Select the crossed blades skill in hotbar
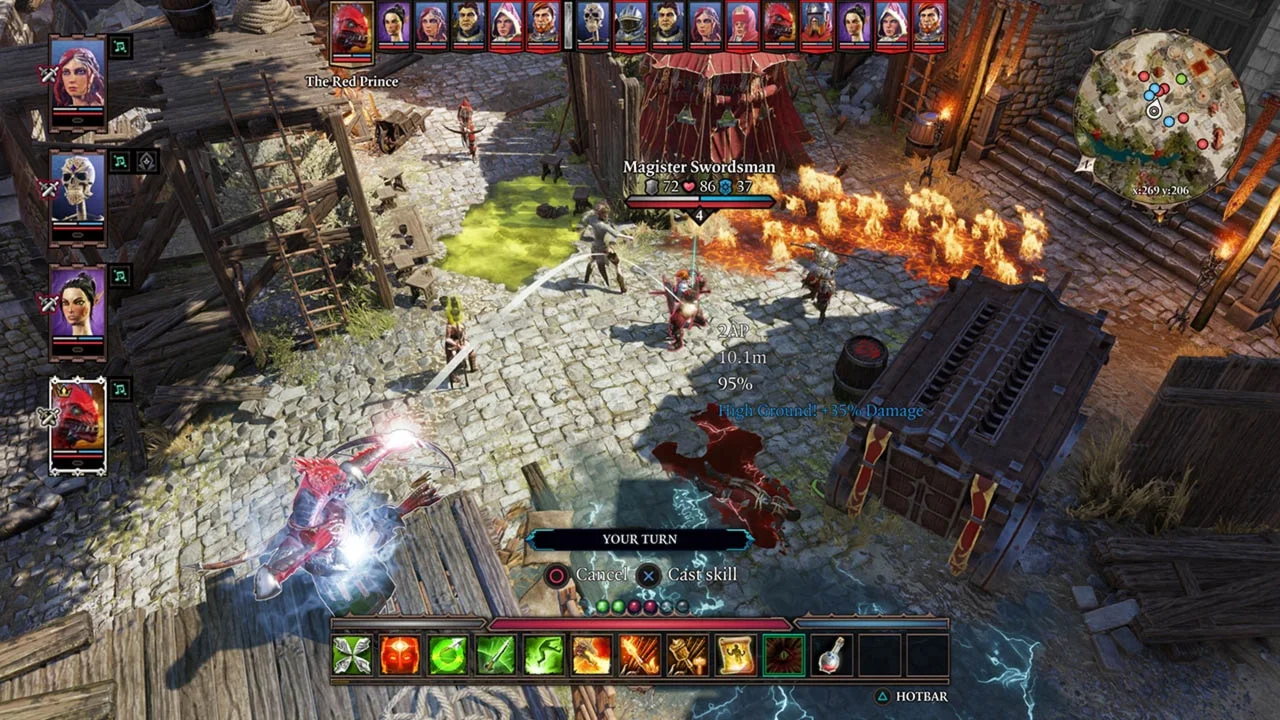This screenshot has height=720, width=1280. (352, 655)
